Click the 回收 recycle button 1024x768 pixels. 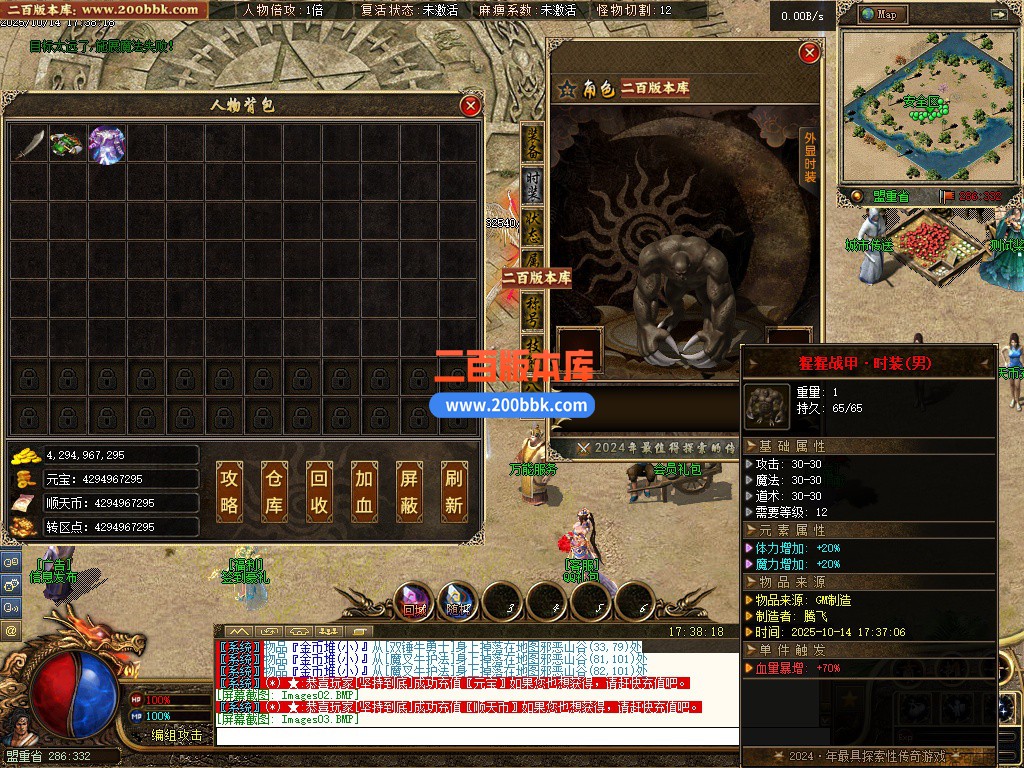(318, 492)
